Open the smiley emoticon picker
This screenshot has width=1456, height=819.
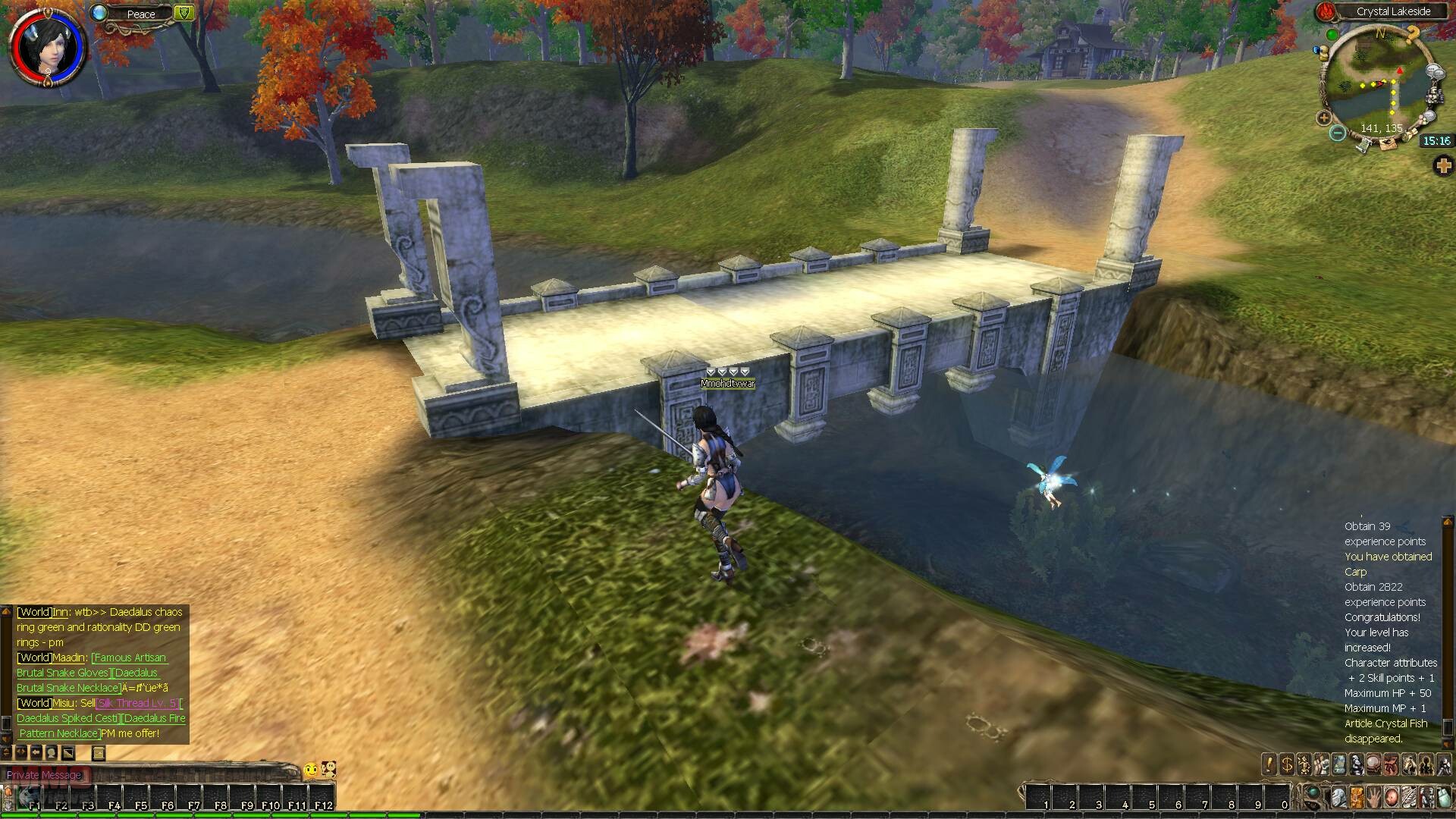click(311, 770)
